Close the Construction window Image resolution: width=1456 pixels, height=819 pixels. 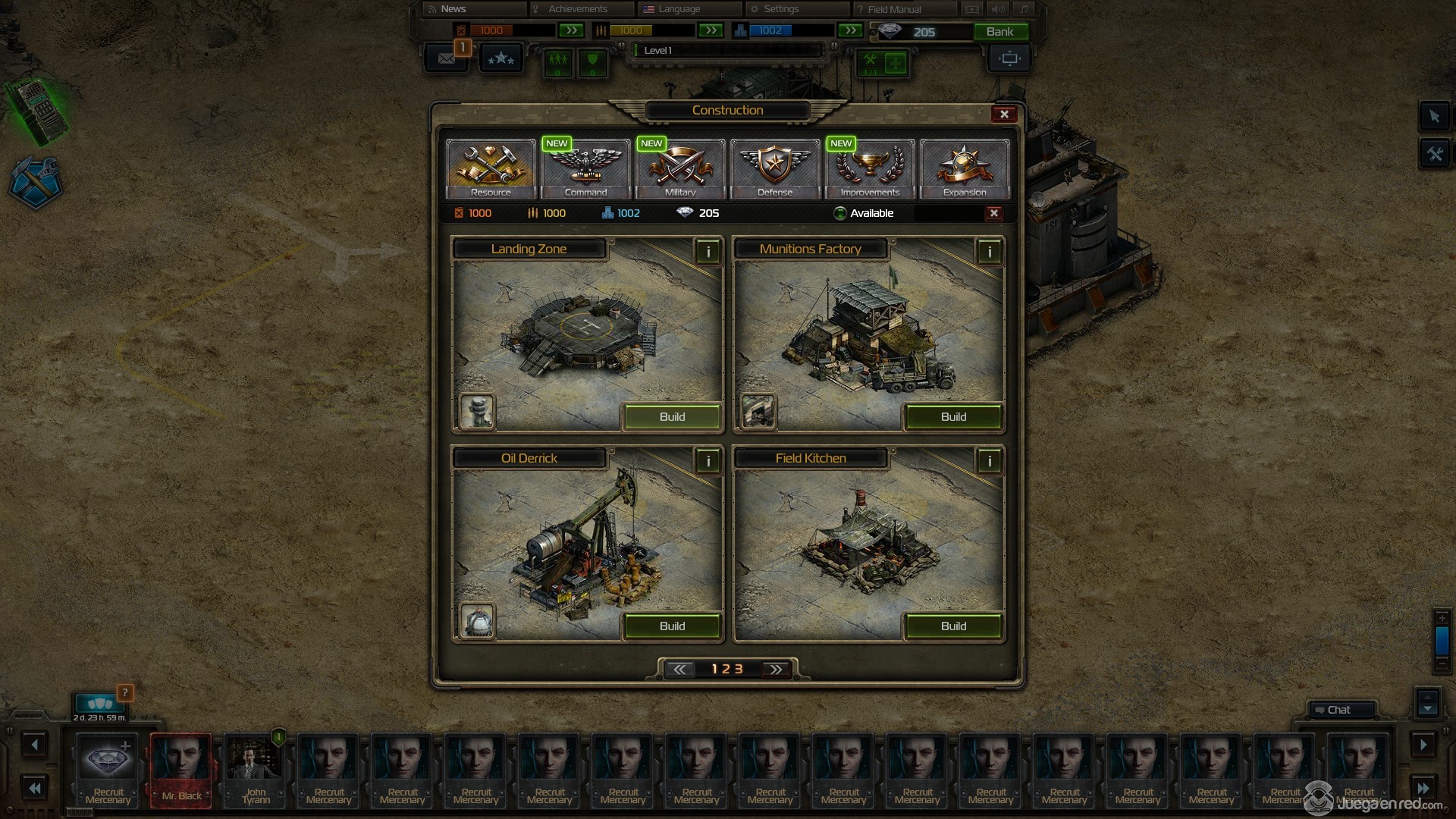pos(1004,115)
